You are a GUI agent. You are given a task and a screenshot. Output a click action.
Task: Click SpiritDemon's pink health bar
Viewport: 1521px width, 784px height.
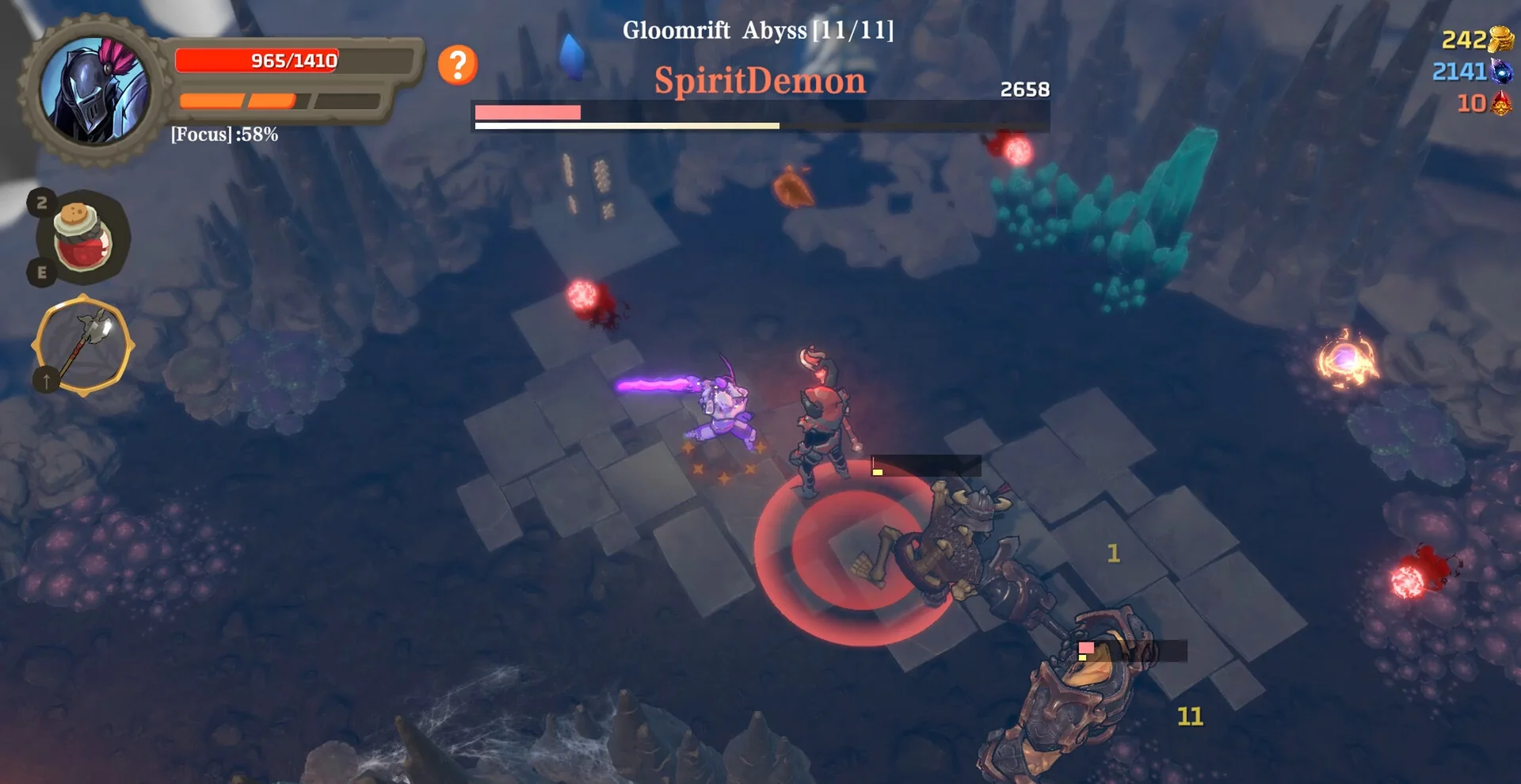coord(527,113)
